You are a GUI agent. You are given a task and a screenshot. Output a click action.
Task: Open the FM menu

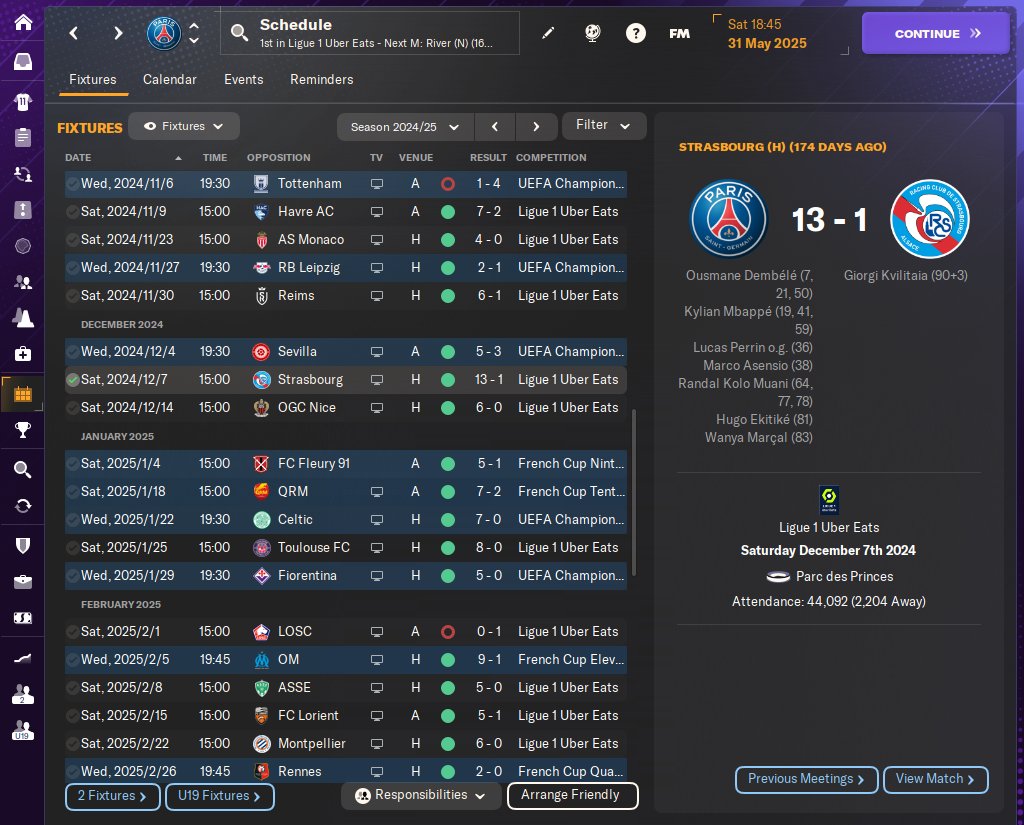pos(679,33)
